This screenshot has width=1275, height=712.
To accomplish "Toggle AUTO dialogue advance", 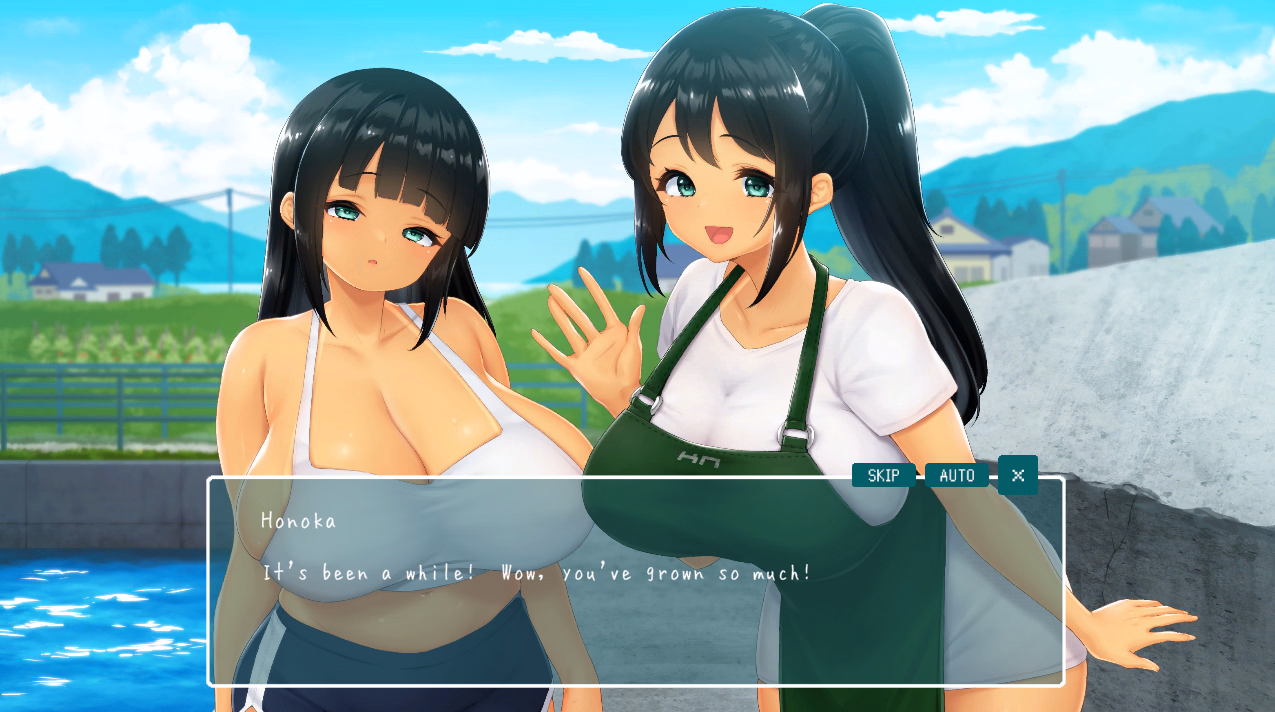I will (x=956, y=475).
